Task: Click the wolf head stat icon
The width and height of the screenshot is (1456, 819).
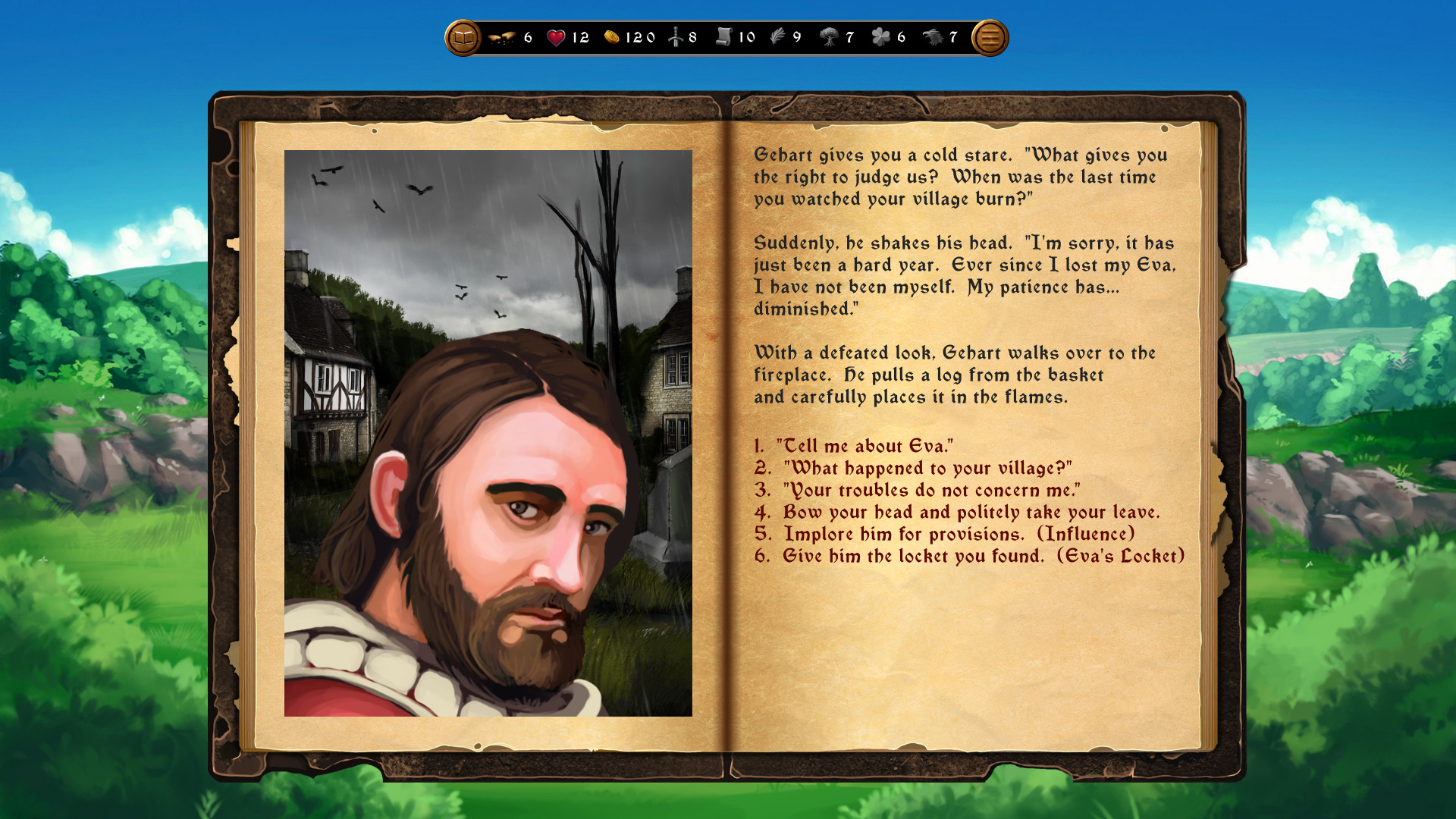Action: coord(935,36)
